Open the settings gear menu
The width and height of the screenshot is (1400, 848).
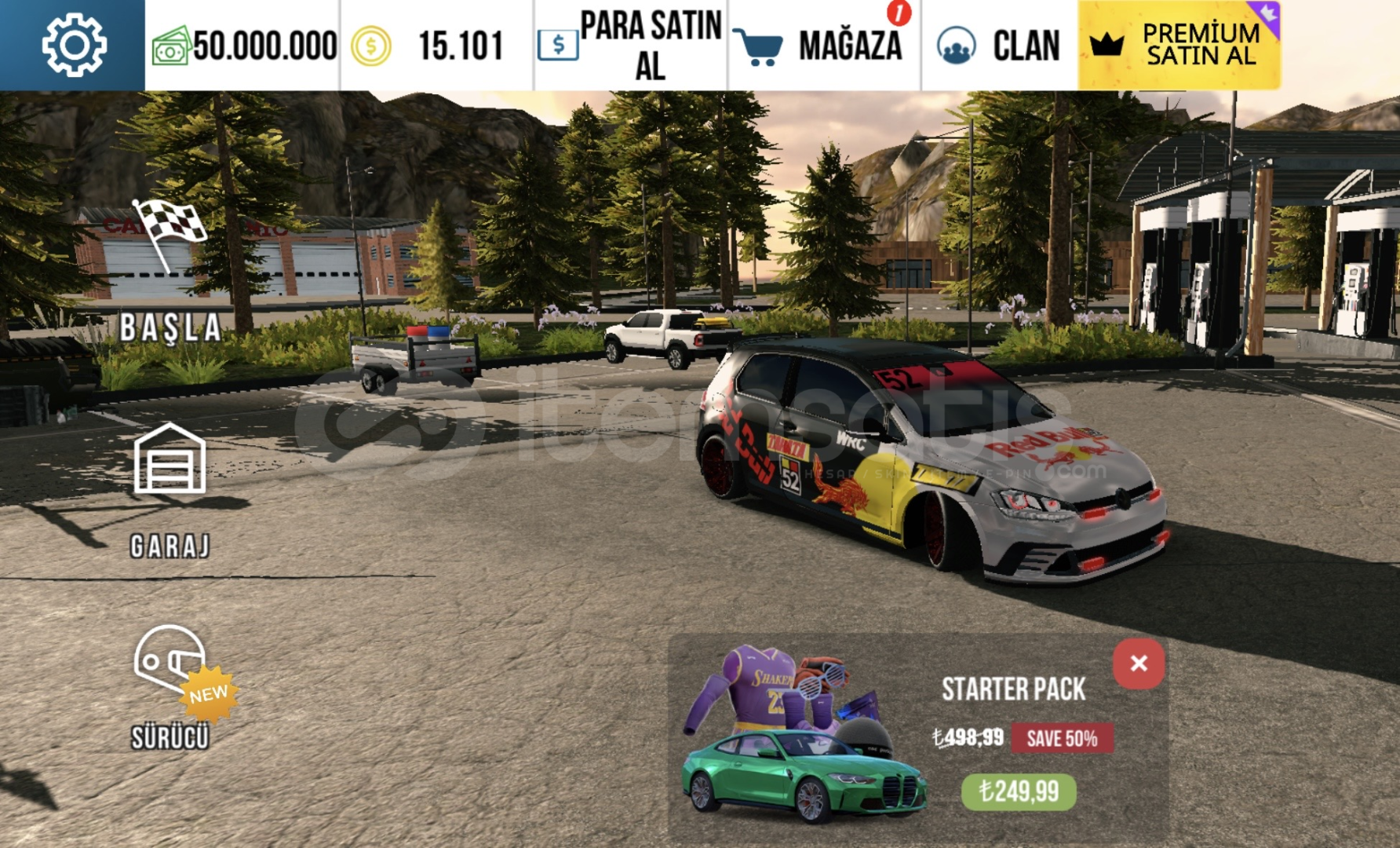(x=73, y=46)
